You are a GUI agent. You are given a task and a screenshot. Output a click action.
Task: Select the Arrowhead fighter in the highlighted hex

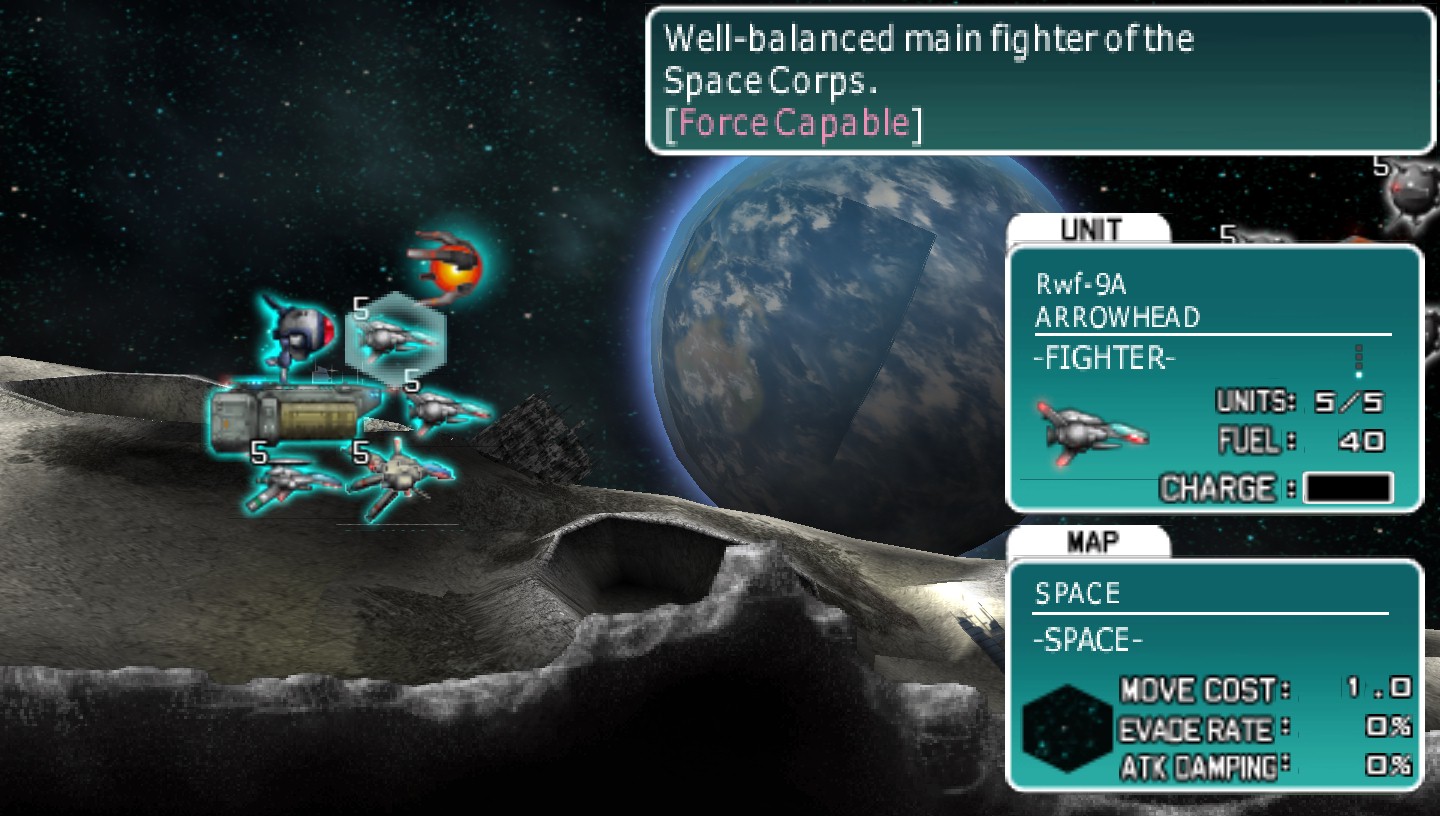click(x=396, y=337)
